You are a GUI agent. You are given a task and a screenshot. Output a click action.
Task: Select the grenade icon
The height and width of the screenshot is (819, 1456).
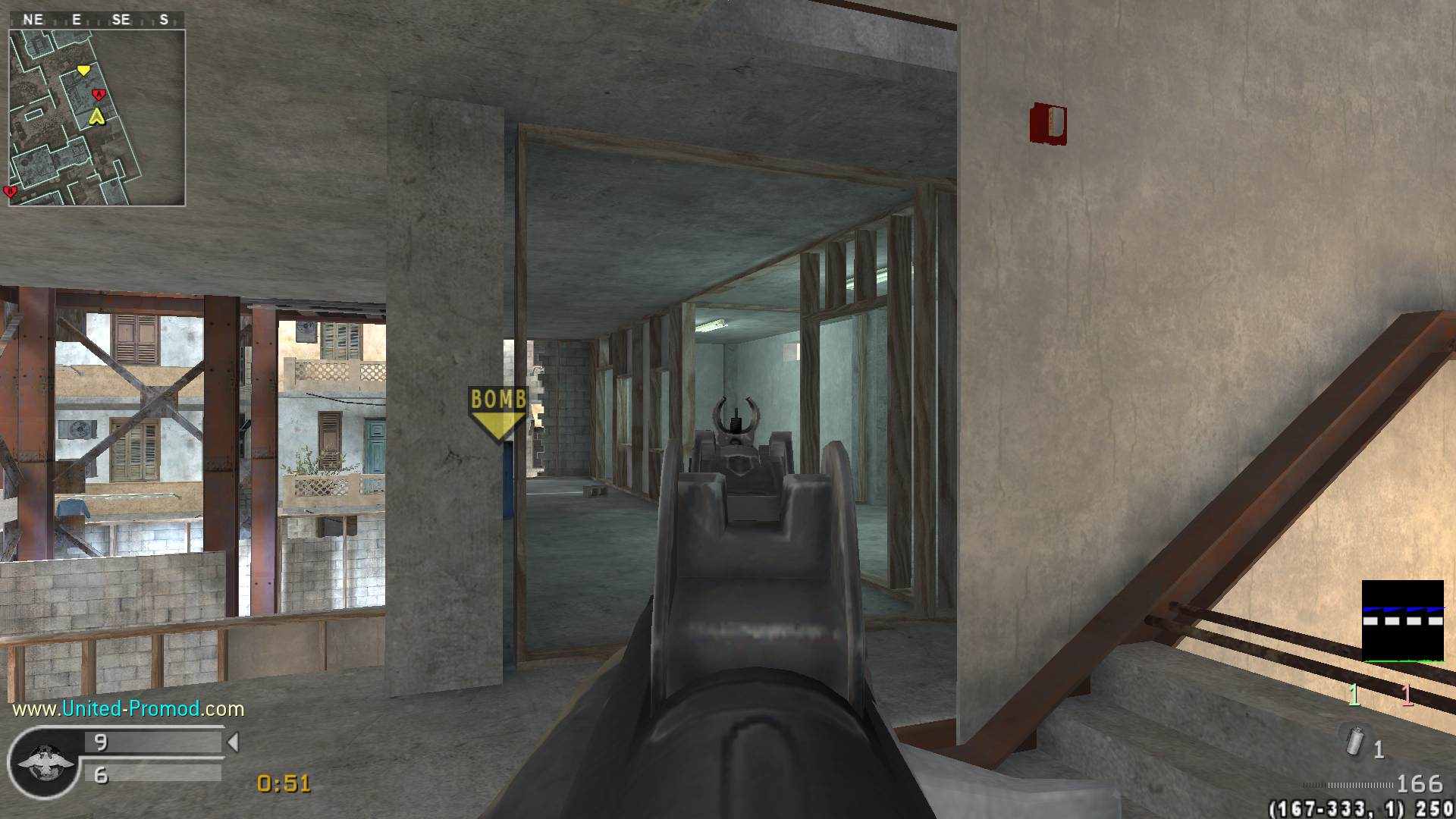coord(1355,741)
